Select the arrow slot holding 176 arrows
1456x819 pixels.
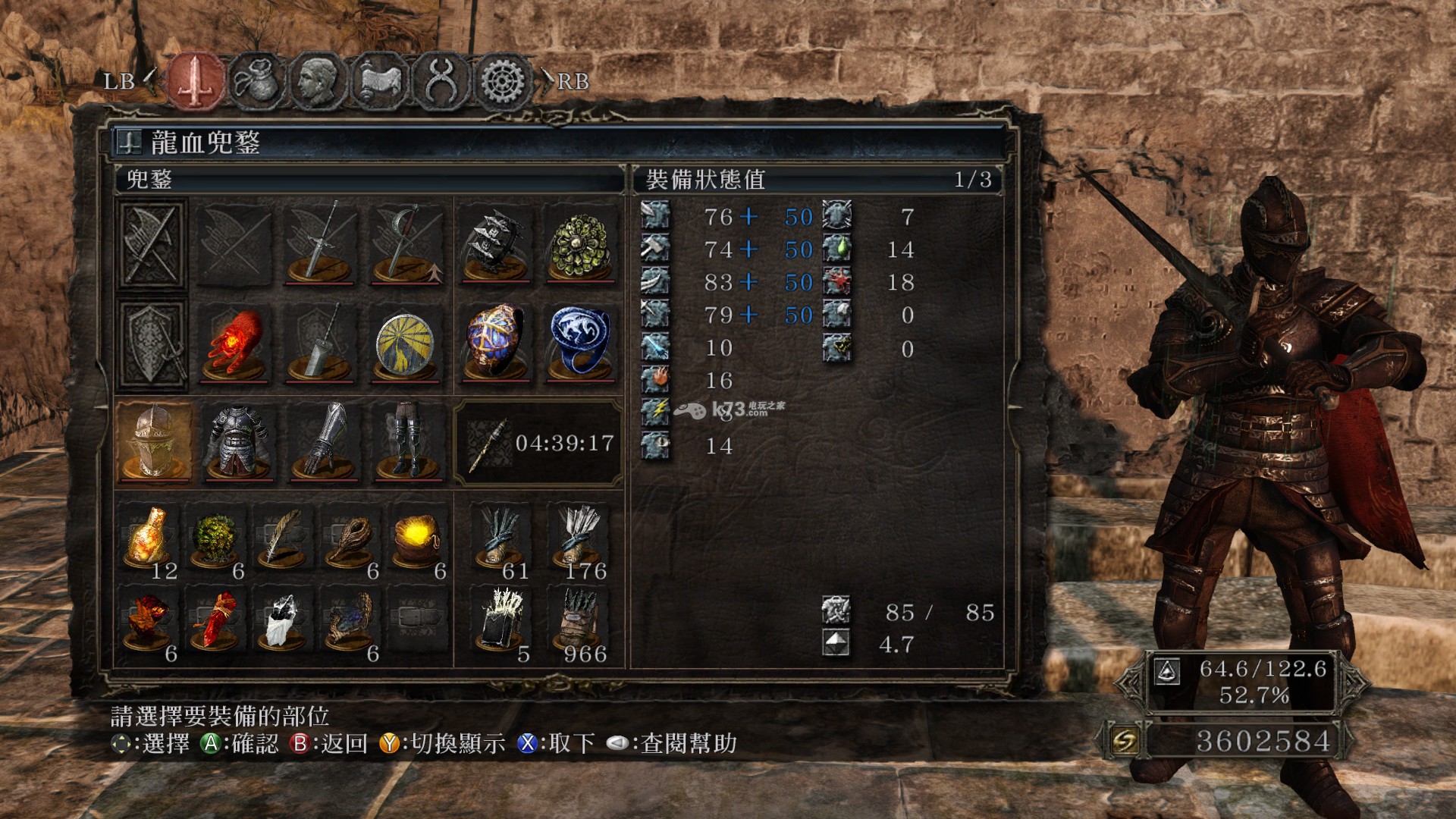(x=581, y=540)
